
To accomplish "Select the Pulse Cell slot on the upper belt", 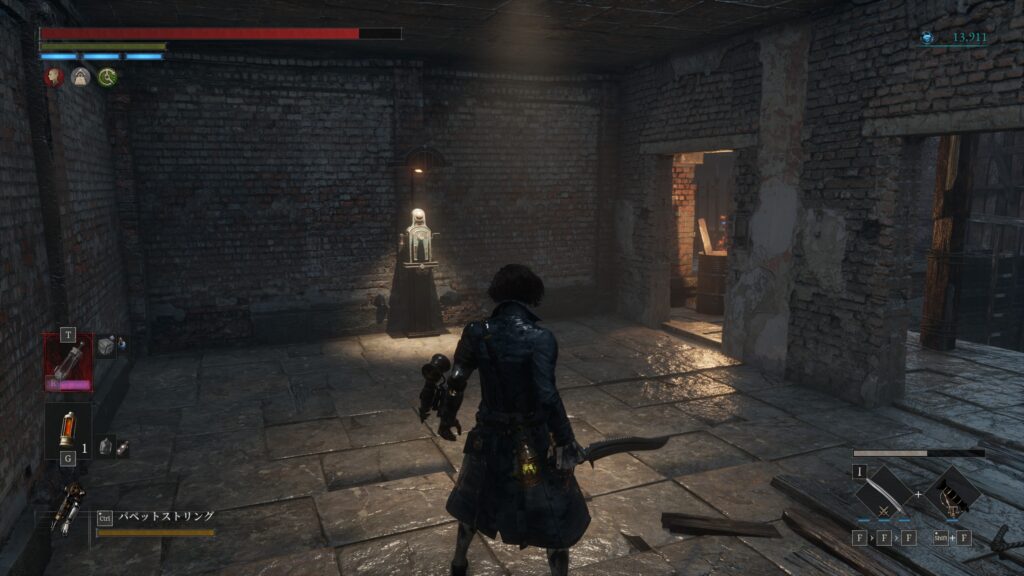I will point(68,362).
